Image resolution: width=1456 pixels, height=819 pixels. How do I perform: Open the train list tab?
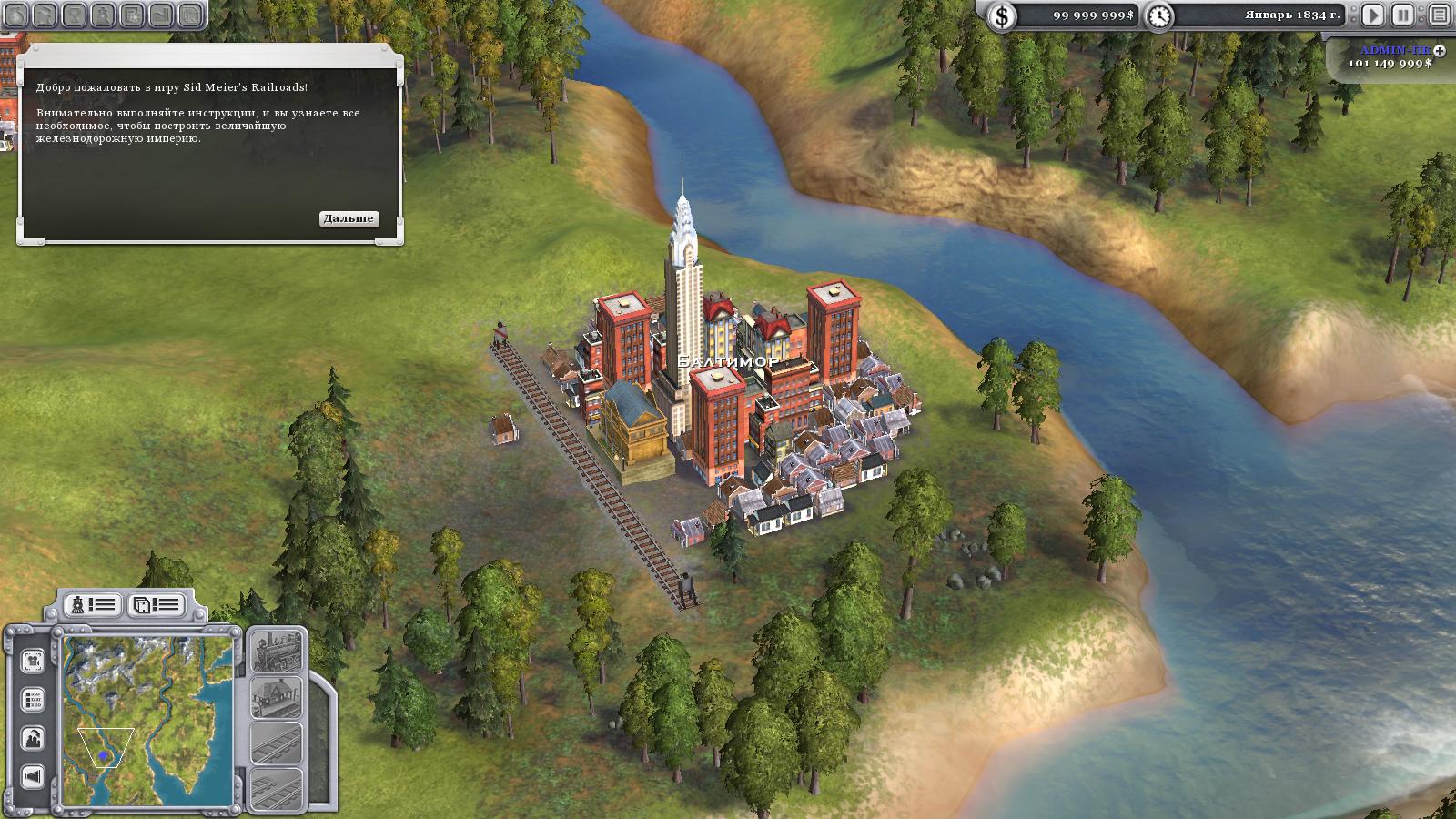(x=94, y=604)
